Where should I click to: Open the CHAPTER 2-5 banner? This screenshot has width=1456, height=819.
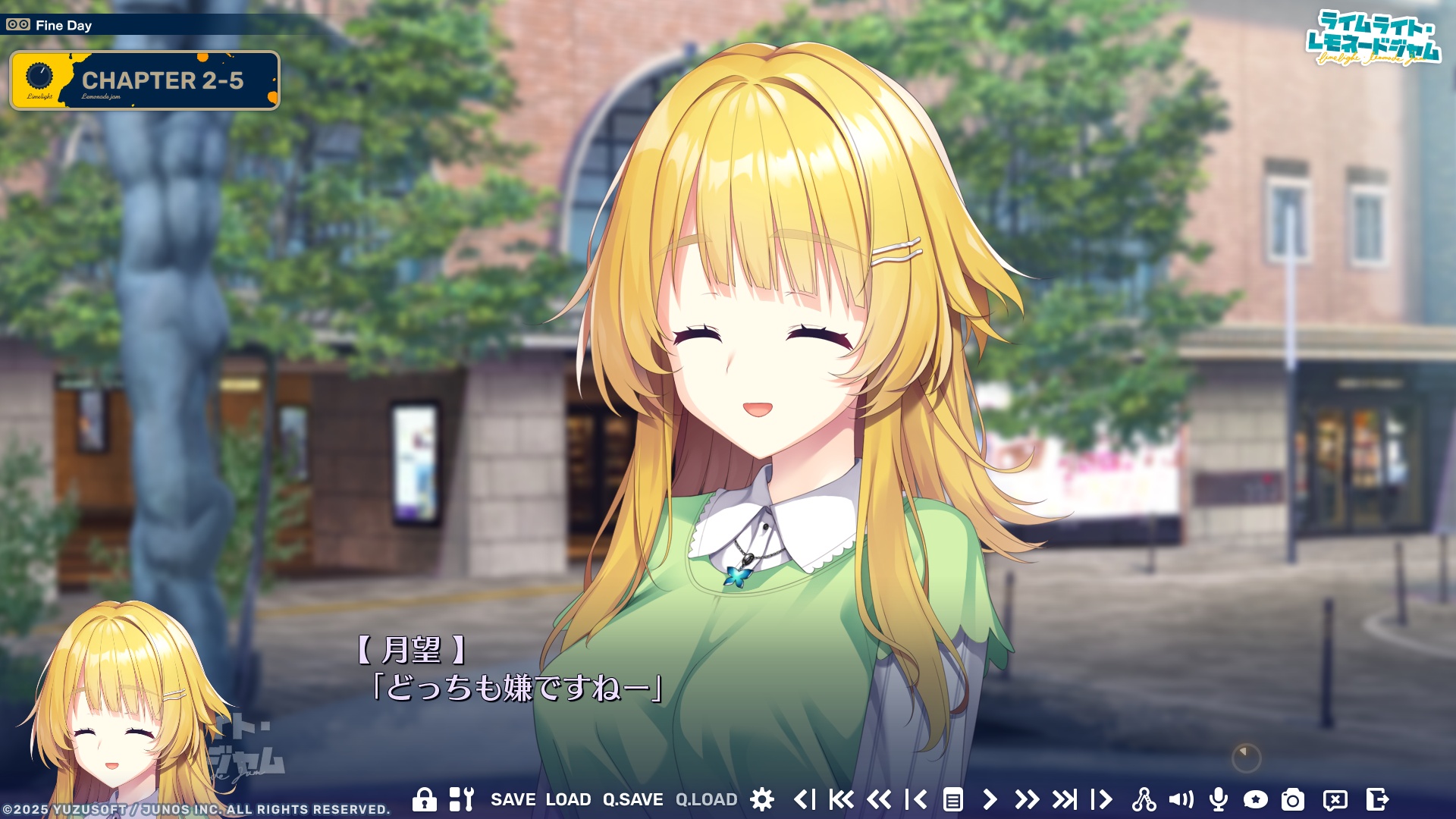(144, 78)
